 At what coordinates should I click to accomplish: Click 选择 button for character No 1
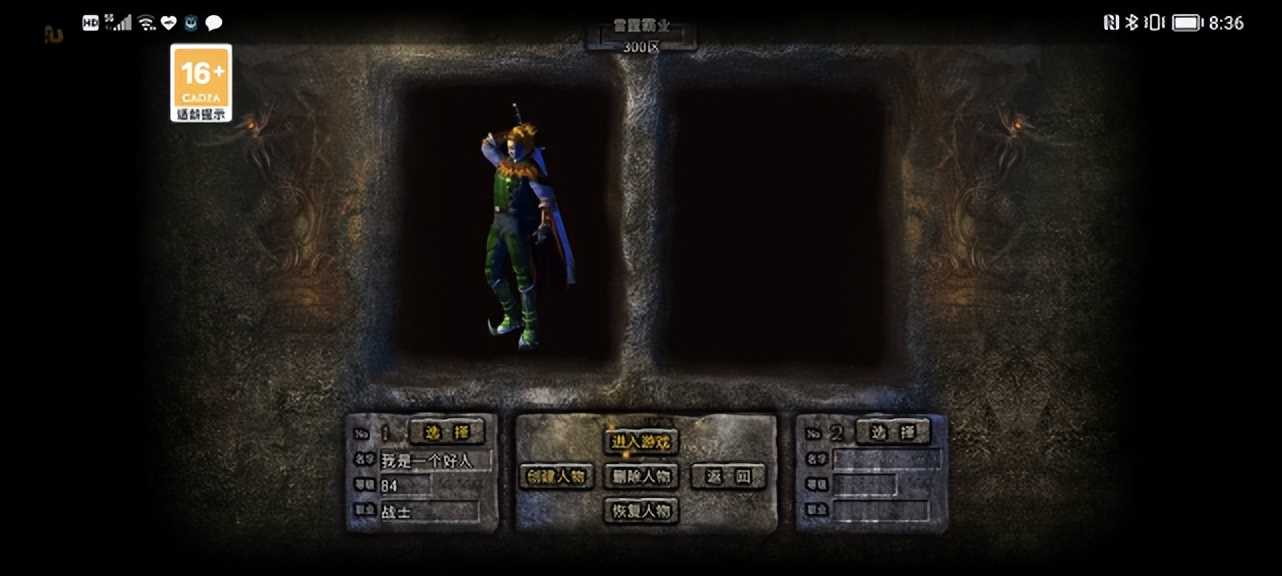pyautogui.click(x=446, y=432)
